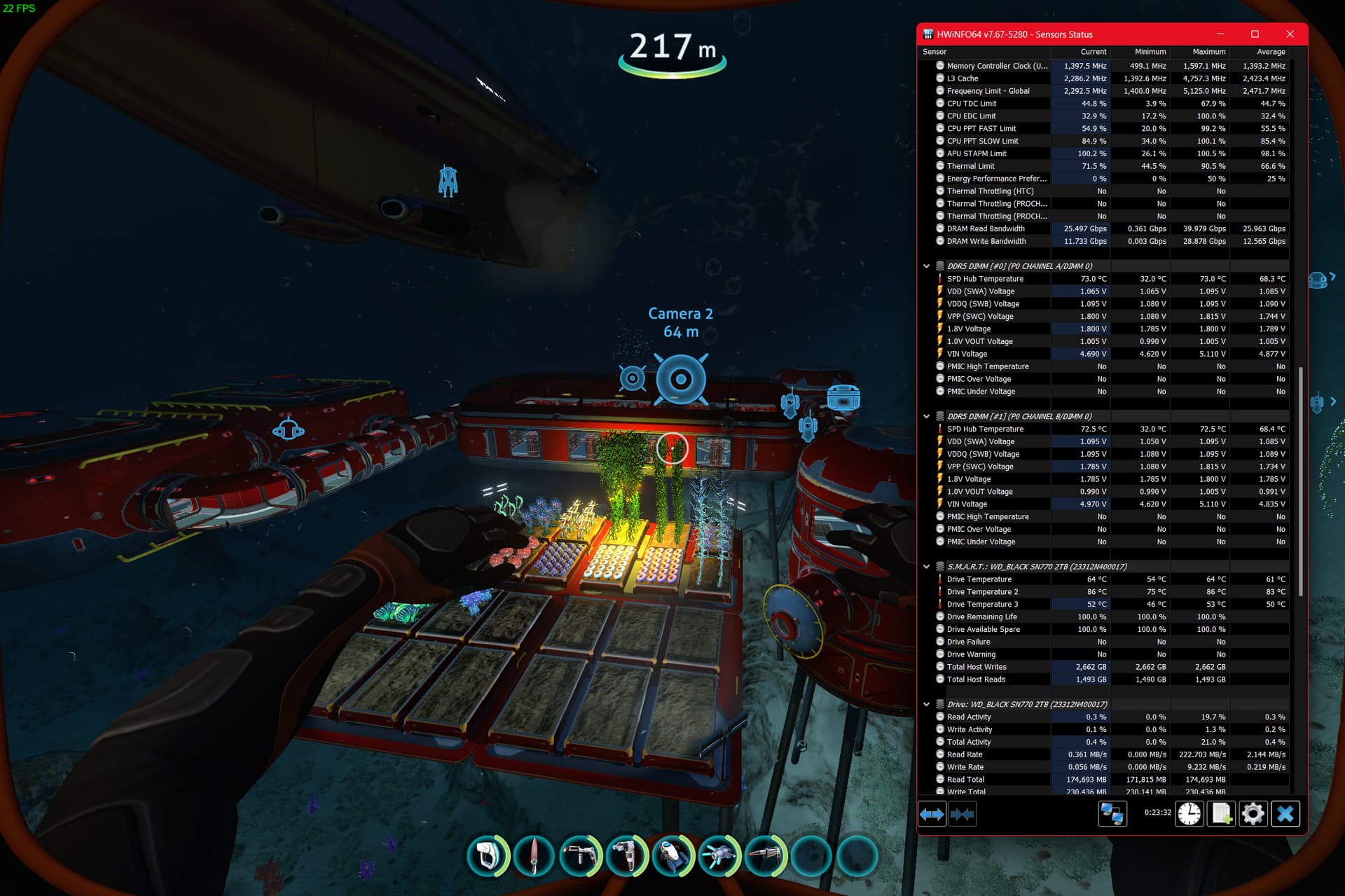Image resolution: width=1345 pixels, height=896 pixels.
Task: Click the voltage bolt icon next to VIN Voltage
Action: coord(941,354)
